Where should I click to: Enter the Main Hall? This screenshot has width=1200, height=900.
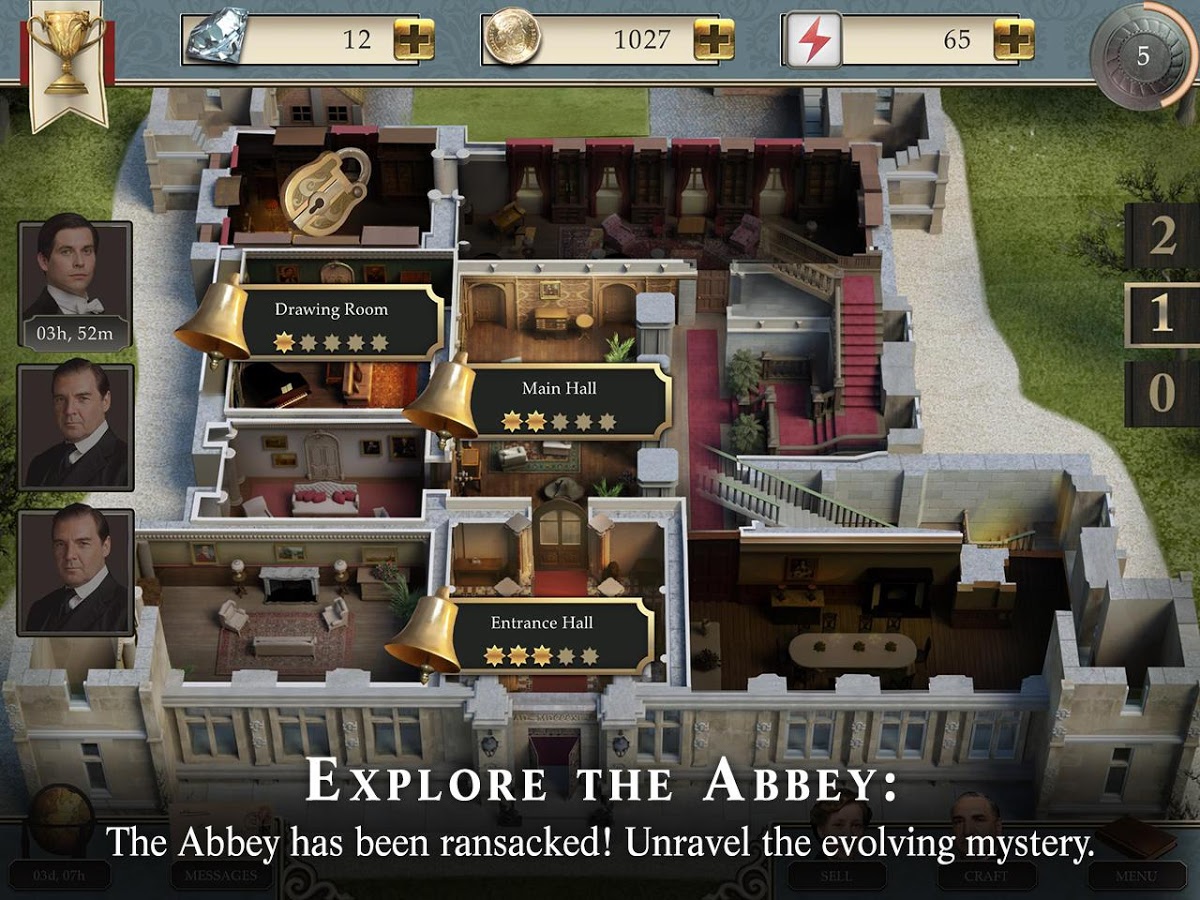[x=559, y=400]
